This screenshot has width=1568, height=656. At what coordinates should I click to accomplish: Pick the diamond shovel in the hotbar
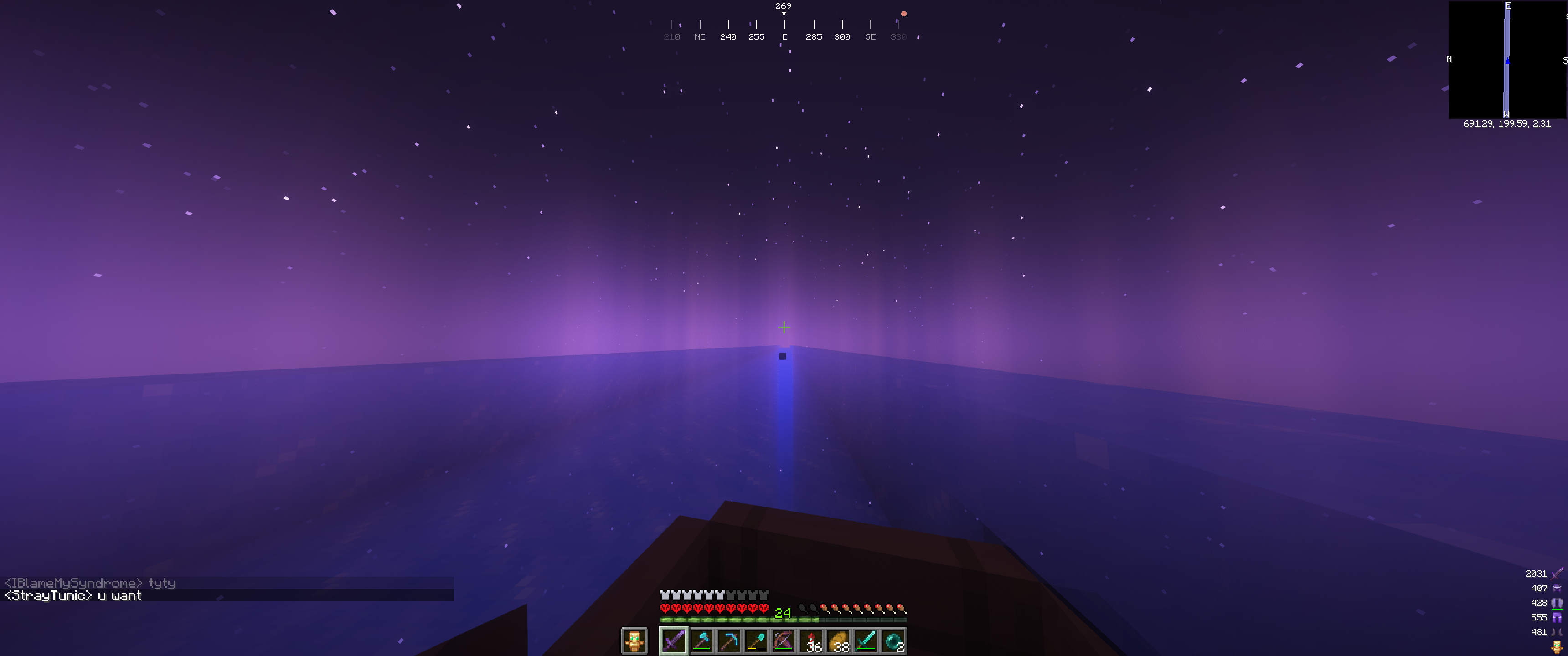[756, 641]
